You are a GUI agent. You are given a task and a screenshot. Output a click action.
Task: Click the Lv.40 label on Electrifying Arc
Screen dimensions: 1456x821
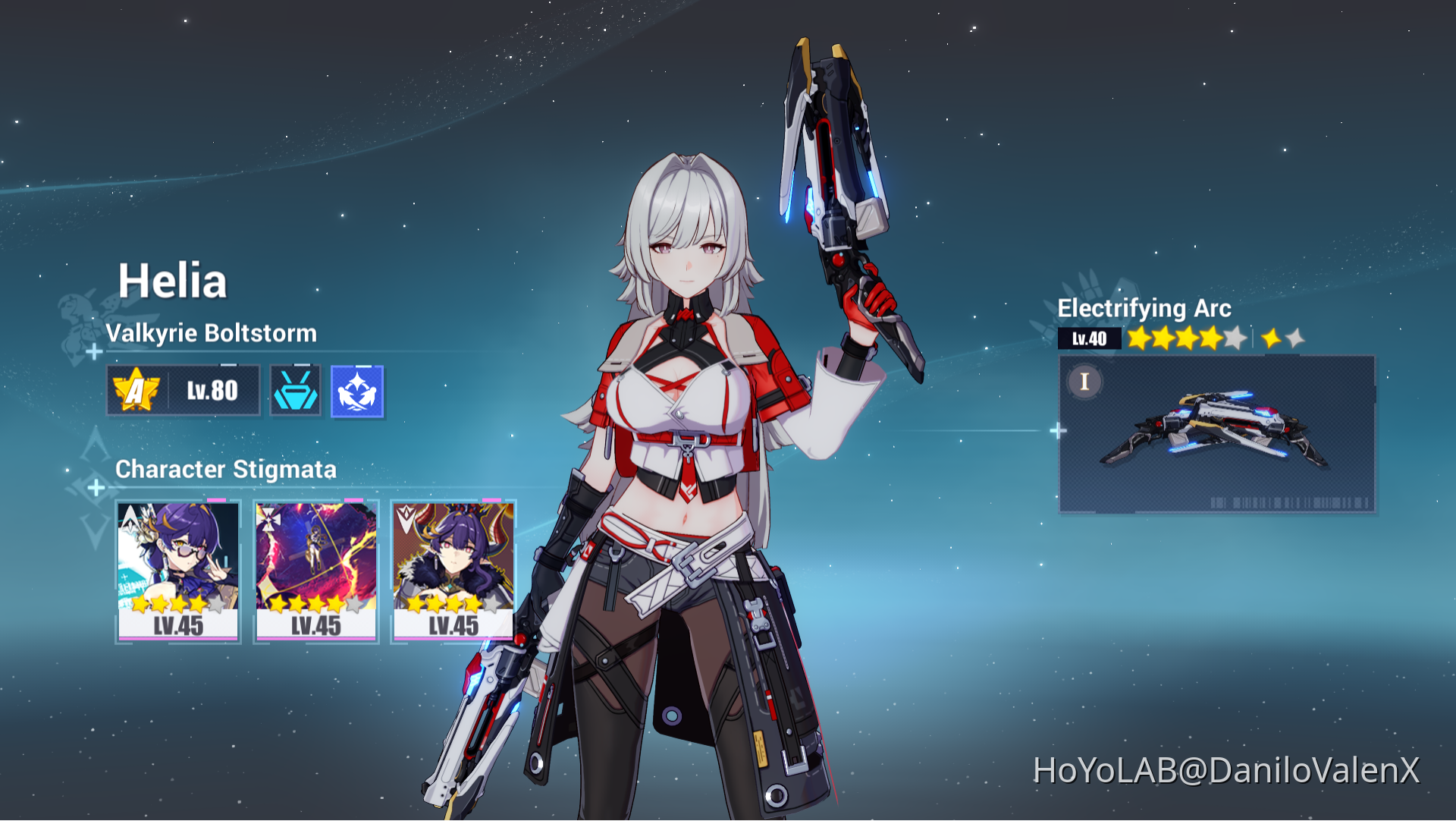[x=1088, y=337]
